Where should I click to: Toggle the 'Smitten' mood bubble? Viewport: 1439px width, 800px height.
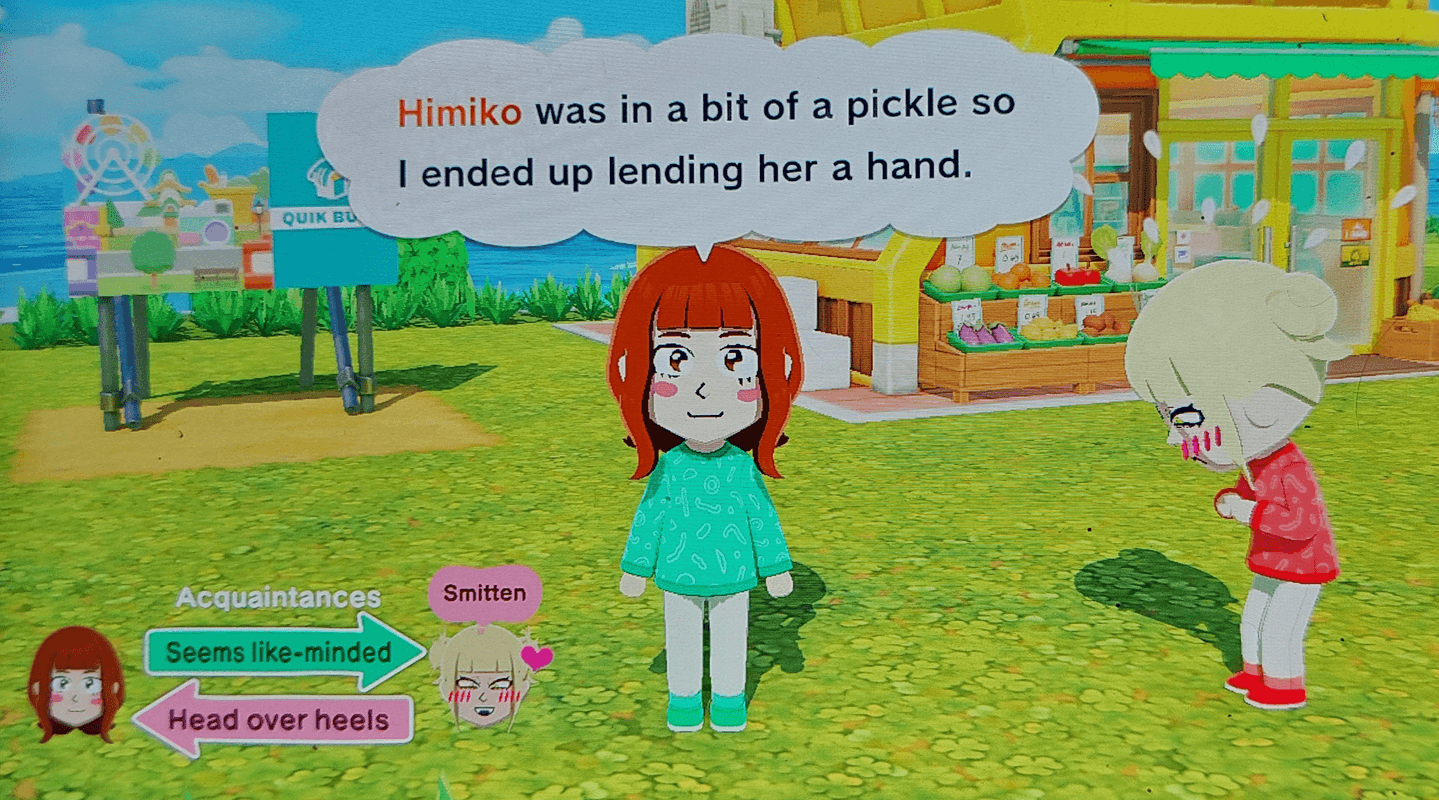[x=482, y=591]
